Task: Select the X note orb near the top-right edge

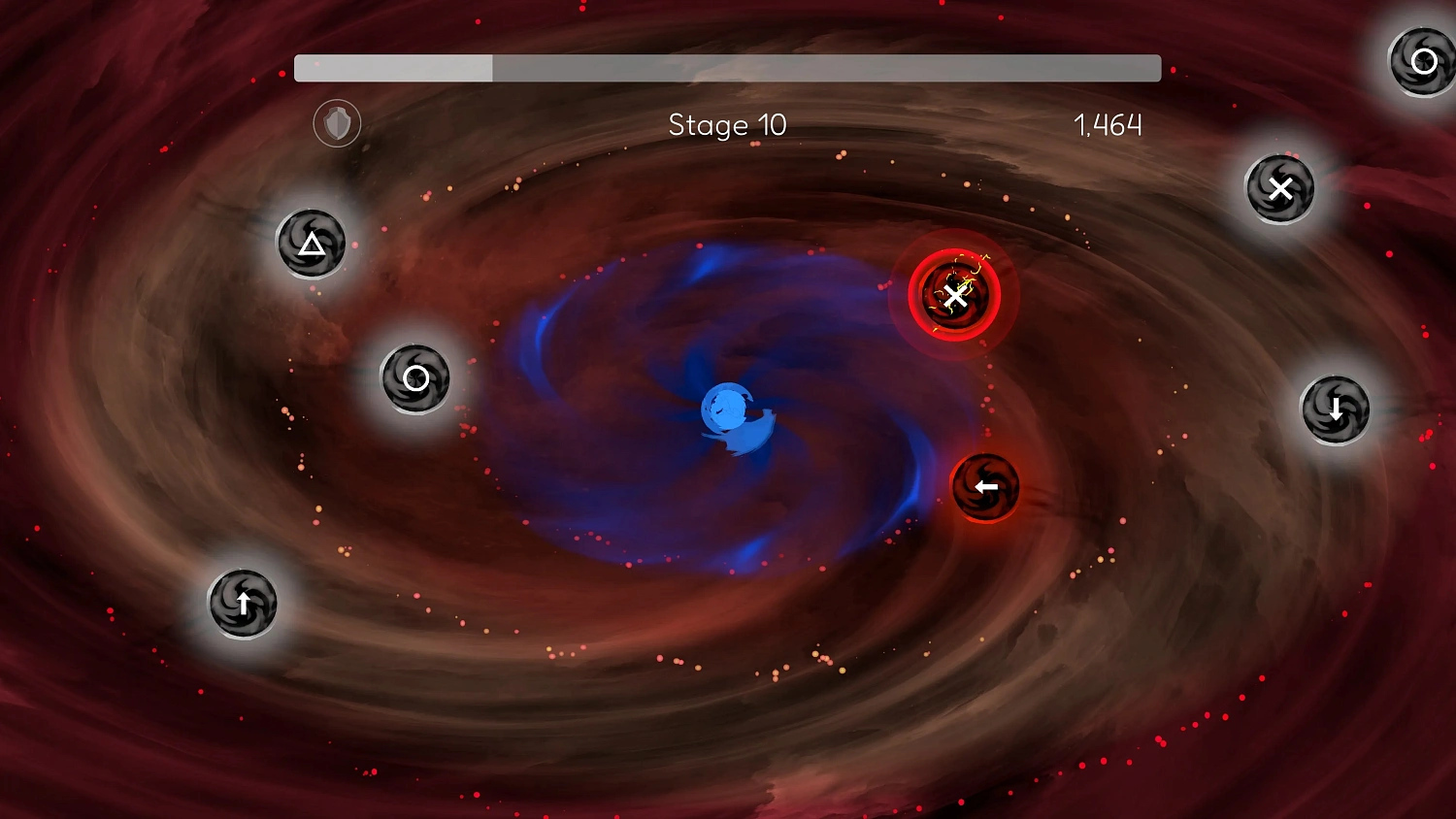Action: point(1280,188)
